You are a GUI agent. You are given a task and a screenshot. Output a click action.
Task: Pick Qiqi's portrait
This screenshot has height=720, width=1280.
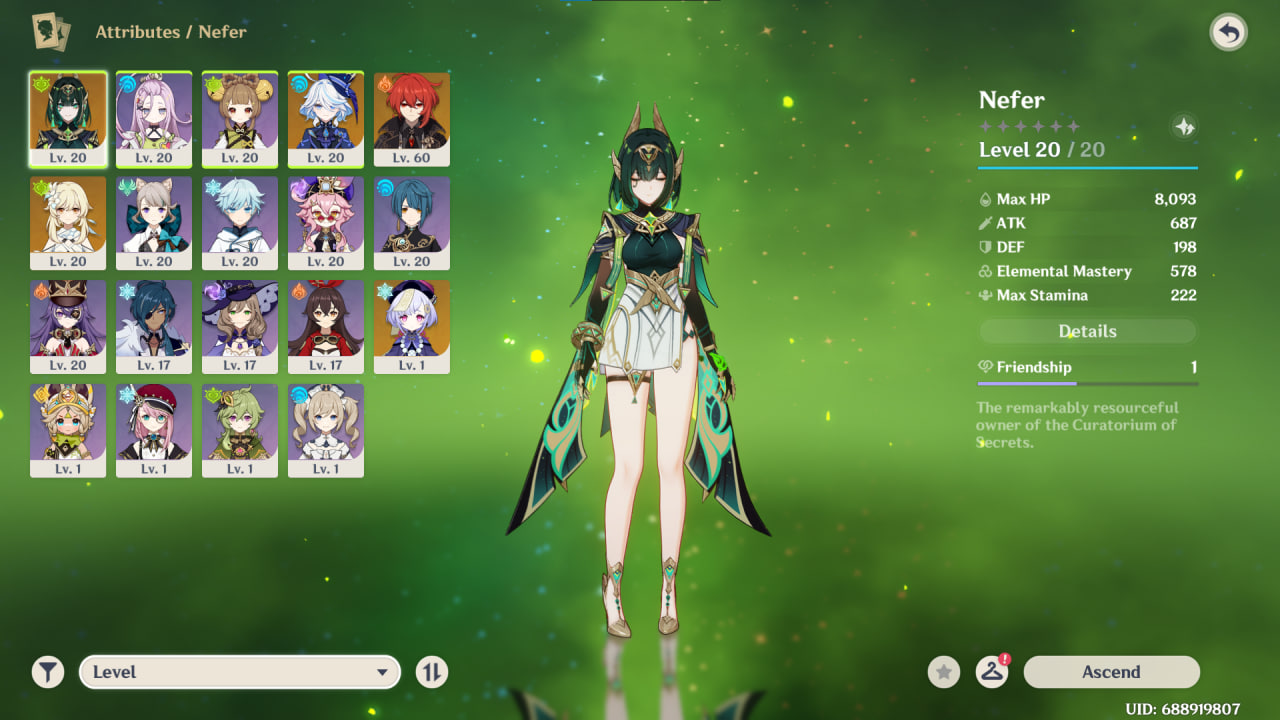[412, 326]
